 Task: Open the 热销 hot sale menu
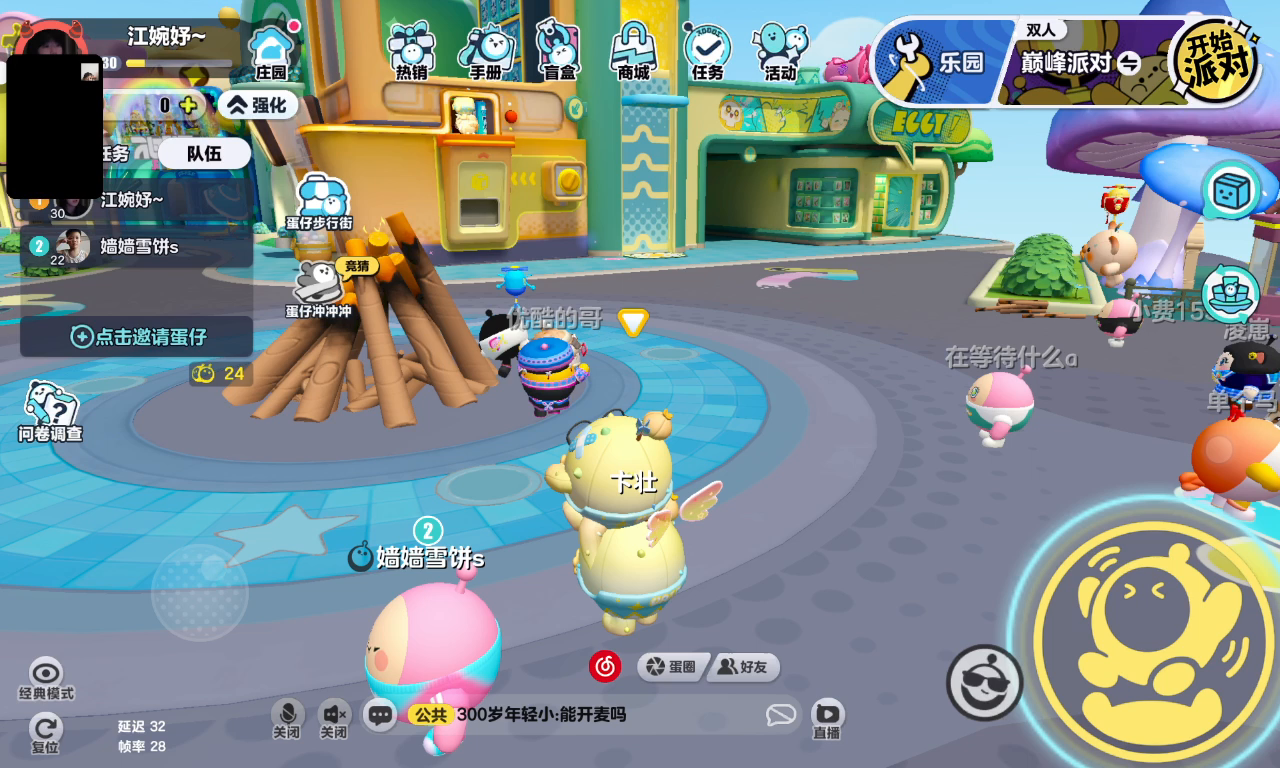(x=411, y=50)
